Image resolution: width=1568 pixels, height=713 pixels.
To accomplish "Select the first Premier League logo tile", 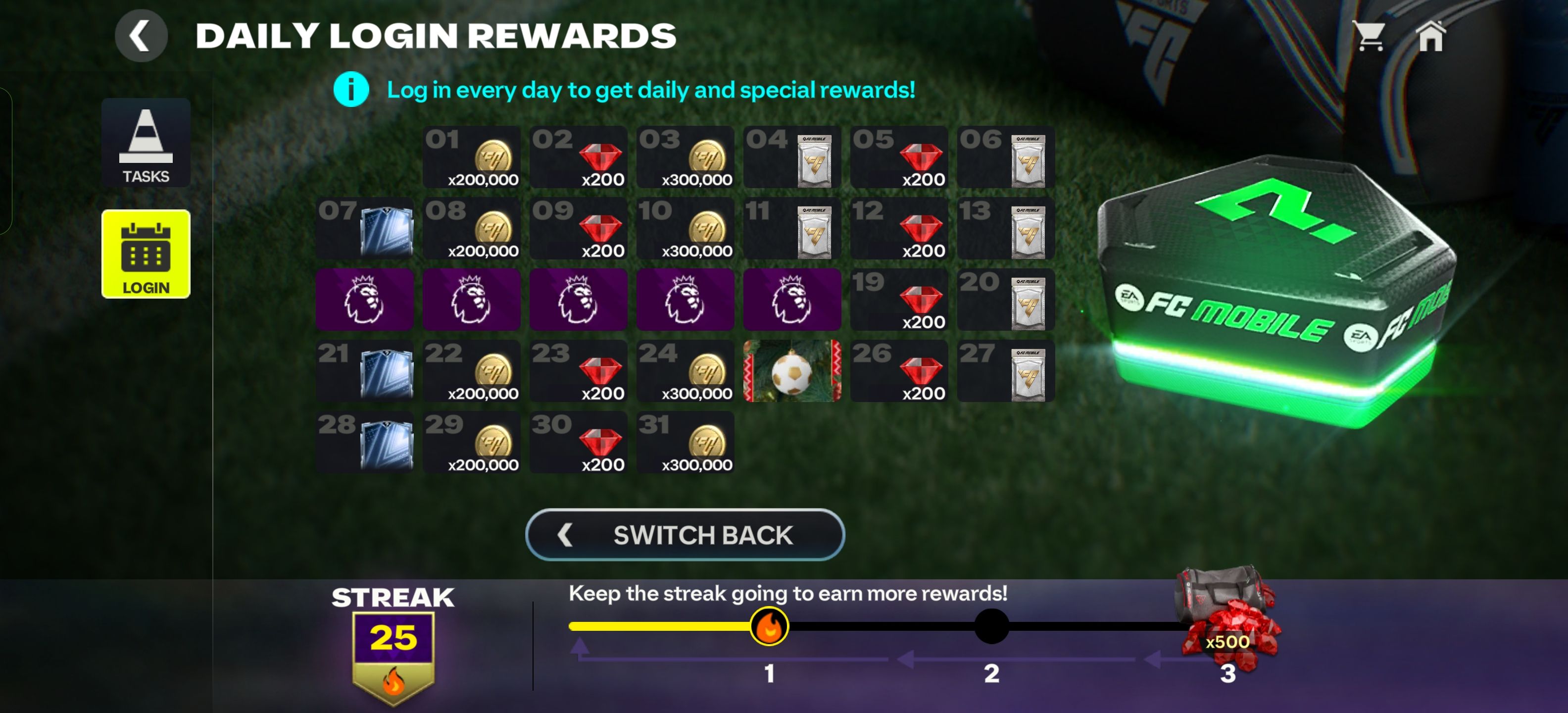I will click(x=364, y=300).
